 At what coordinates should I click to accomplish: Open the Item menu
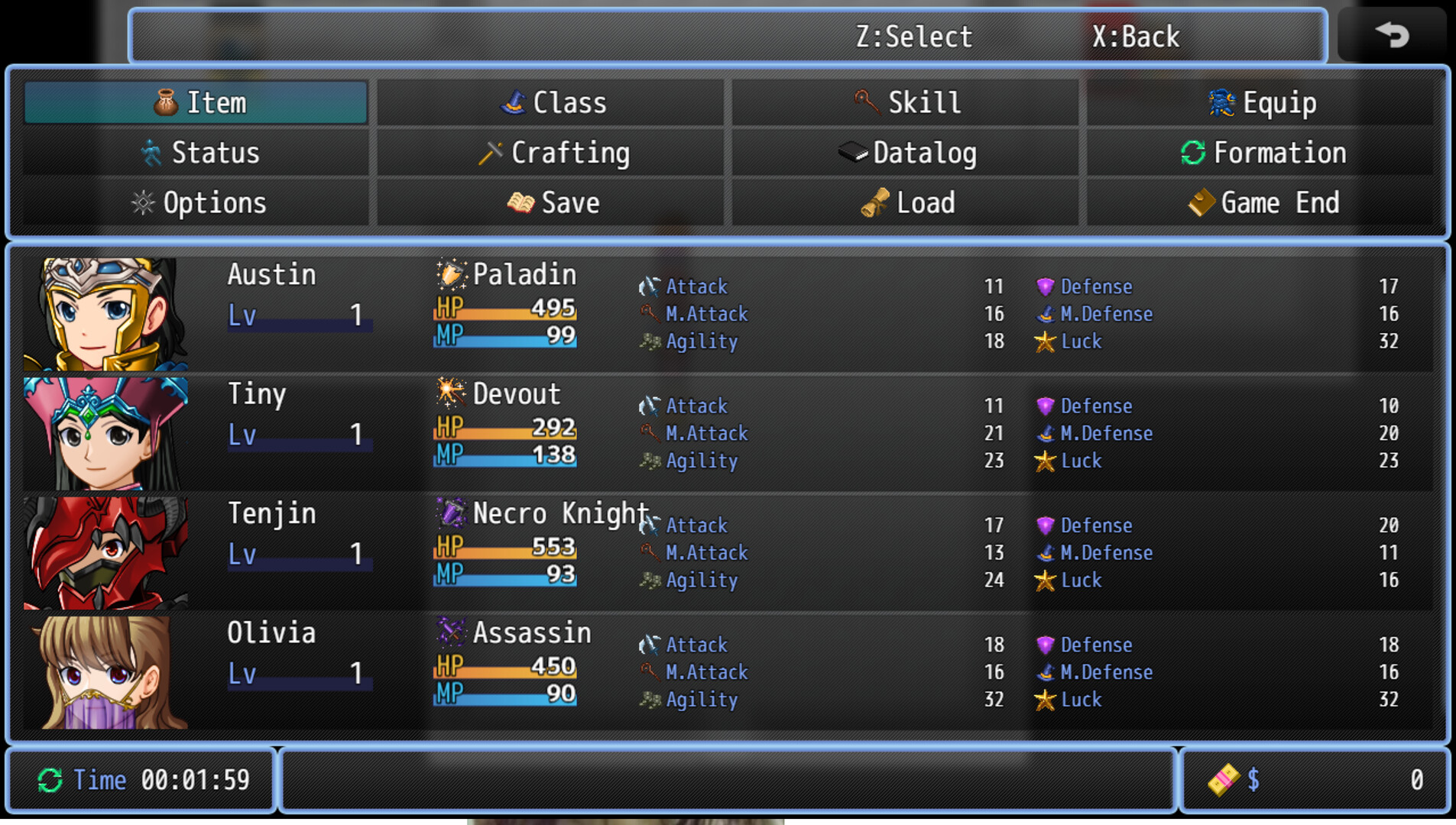coord(196,102)
